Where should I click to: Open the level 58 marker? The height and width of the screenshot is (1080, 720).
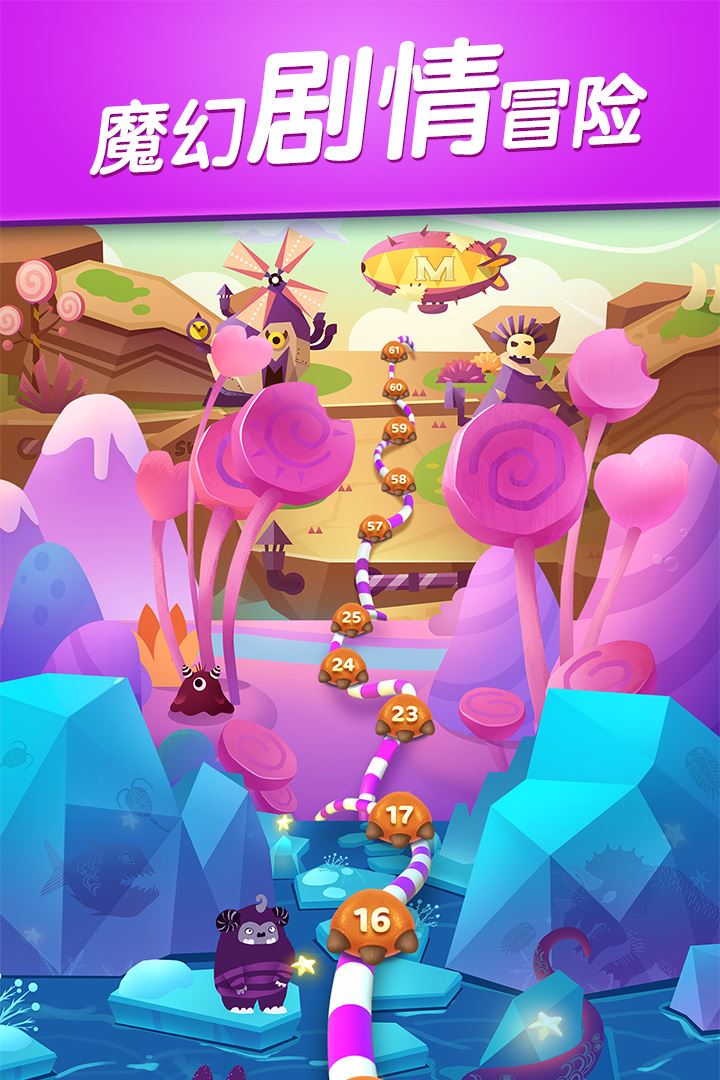coord(399,480)
